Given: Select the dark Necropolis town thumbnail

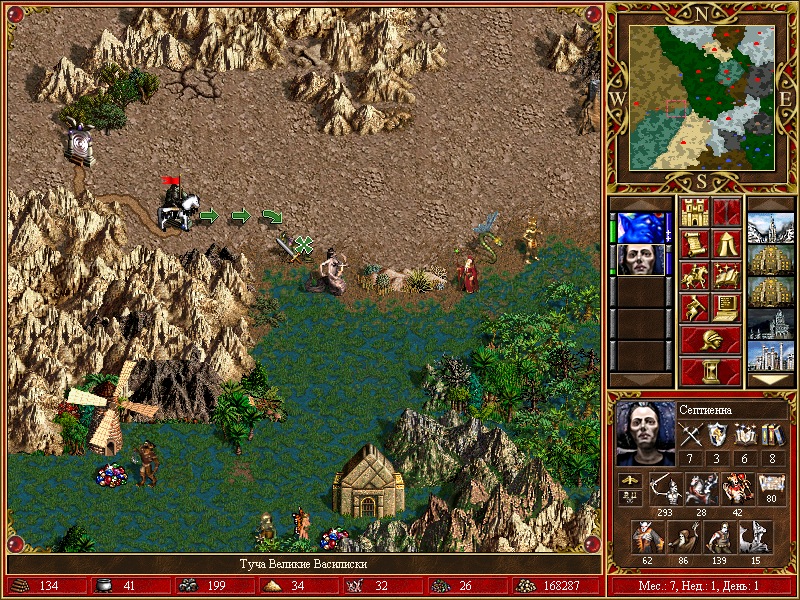Looking at the screenshot, I should [770, 323].
